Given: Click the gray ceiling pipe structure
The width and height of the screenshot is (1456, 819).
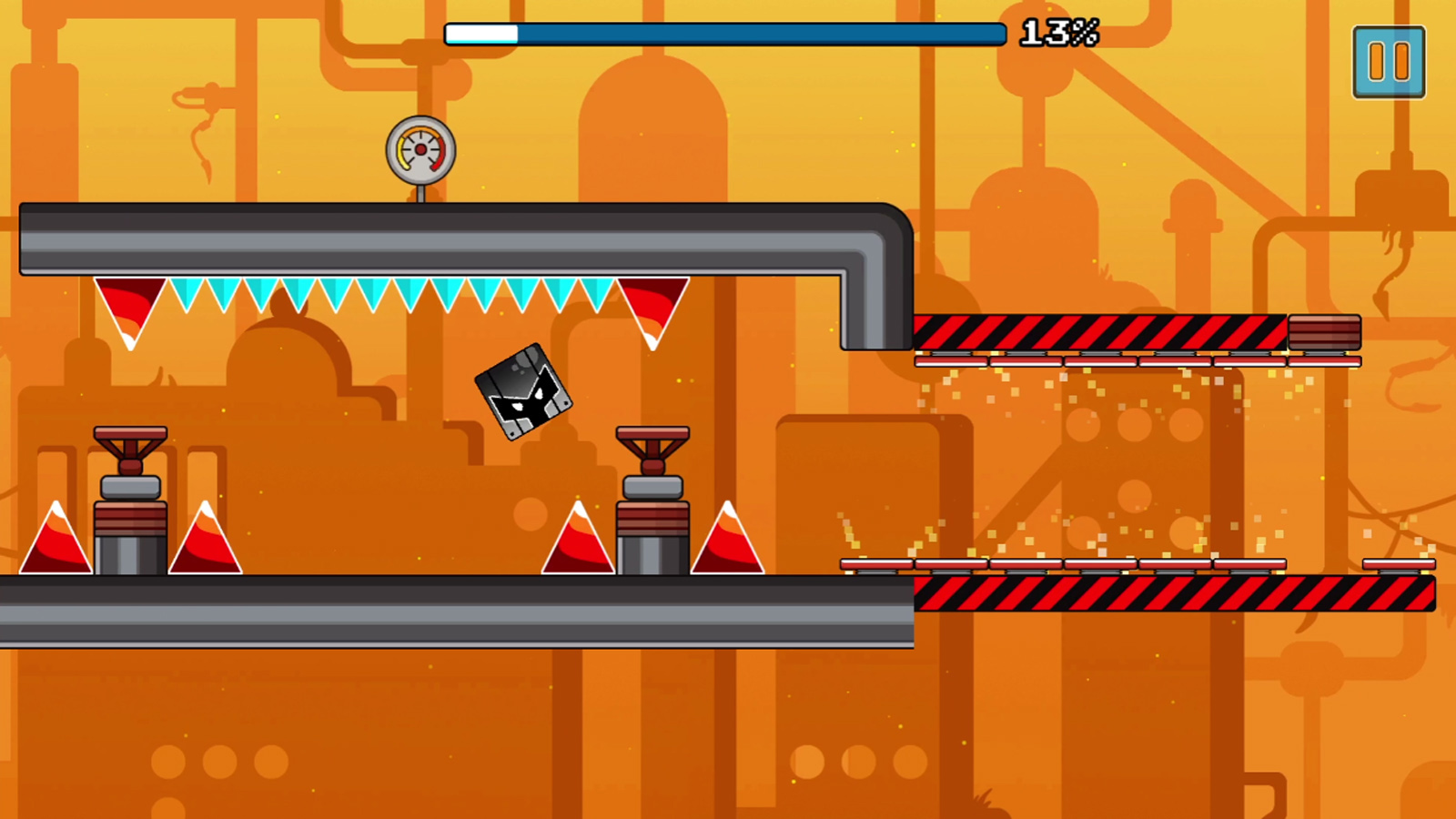Looking at the screenshot, I should click(x=455, y=237).
